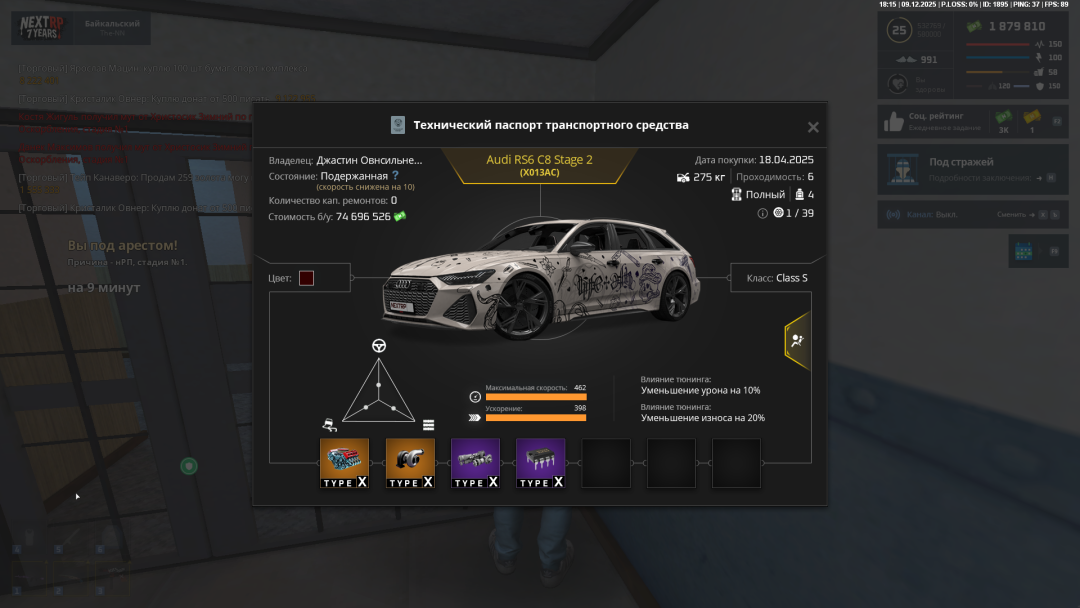This screenshot has height=608, width=1080.
Task: Click the radio channel Канал panel
Action: [972, 214]
